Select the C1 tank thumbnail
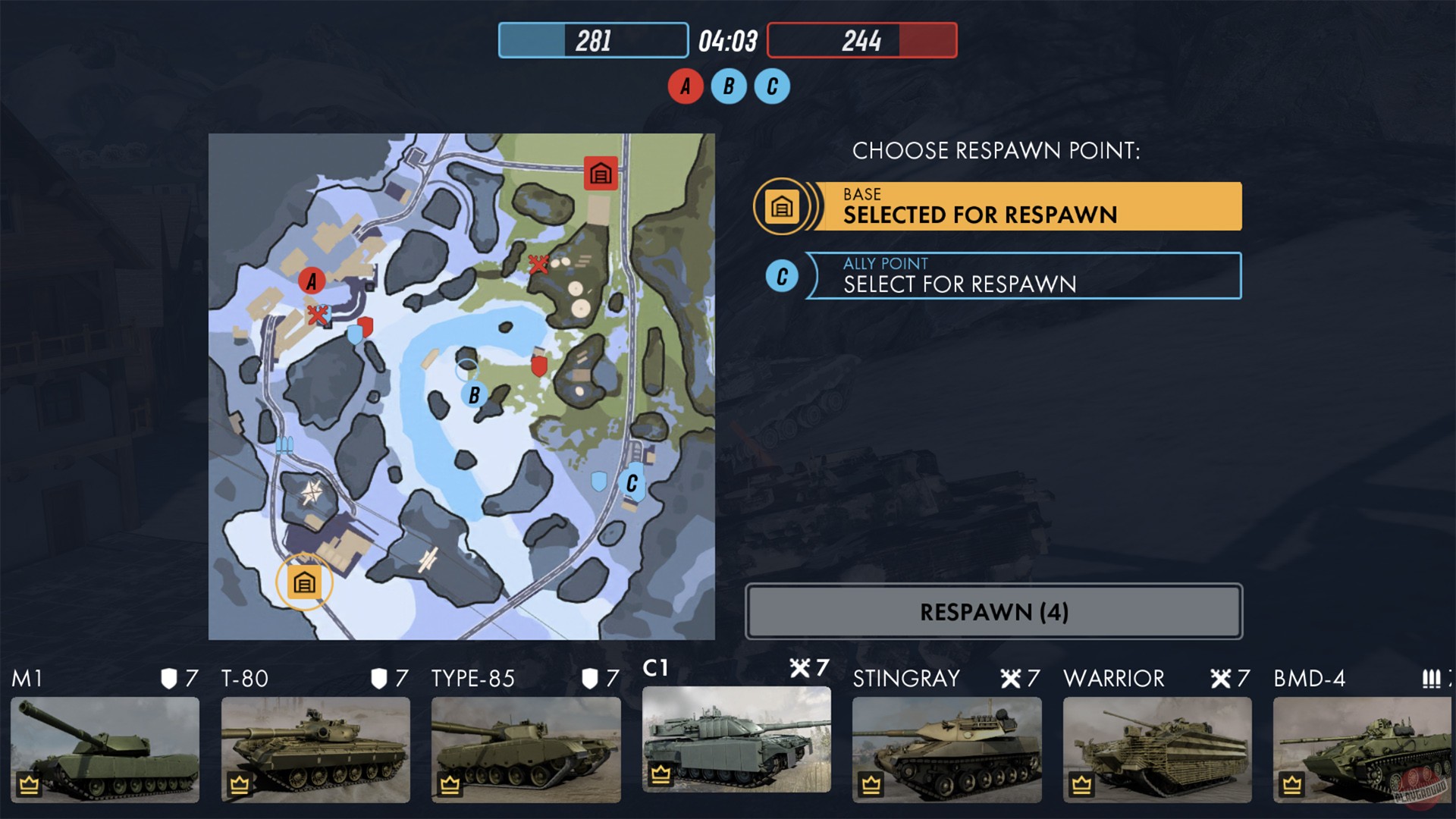 click(736, 739)
